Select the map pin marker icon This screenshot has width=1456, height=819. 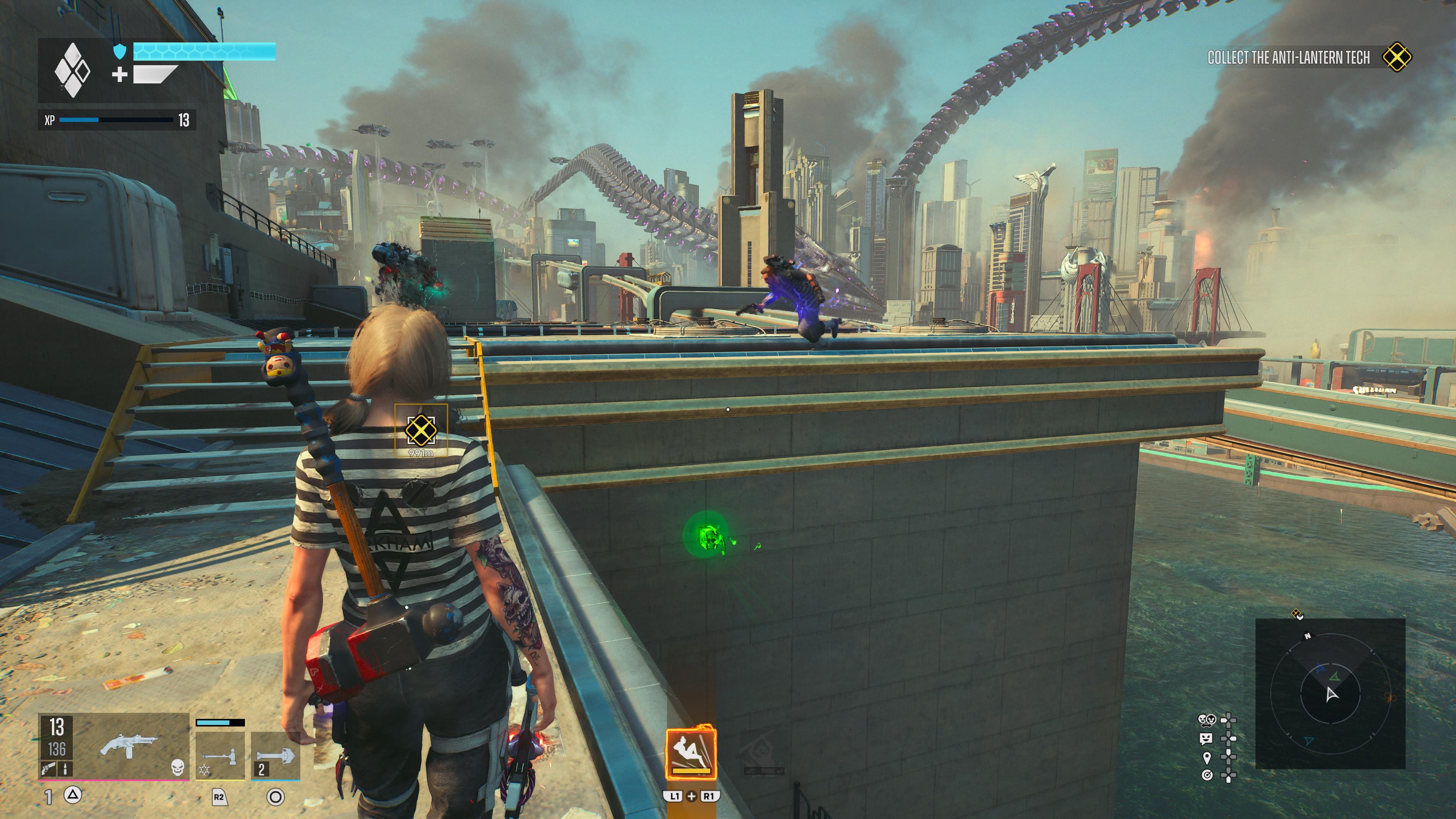[x=1207, y=757]
